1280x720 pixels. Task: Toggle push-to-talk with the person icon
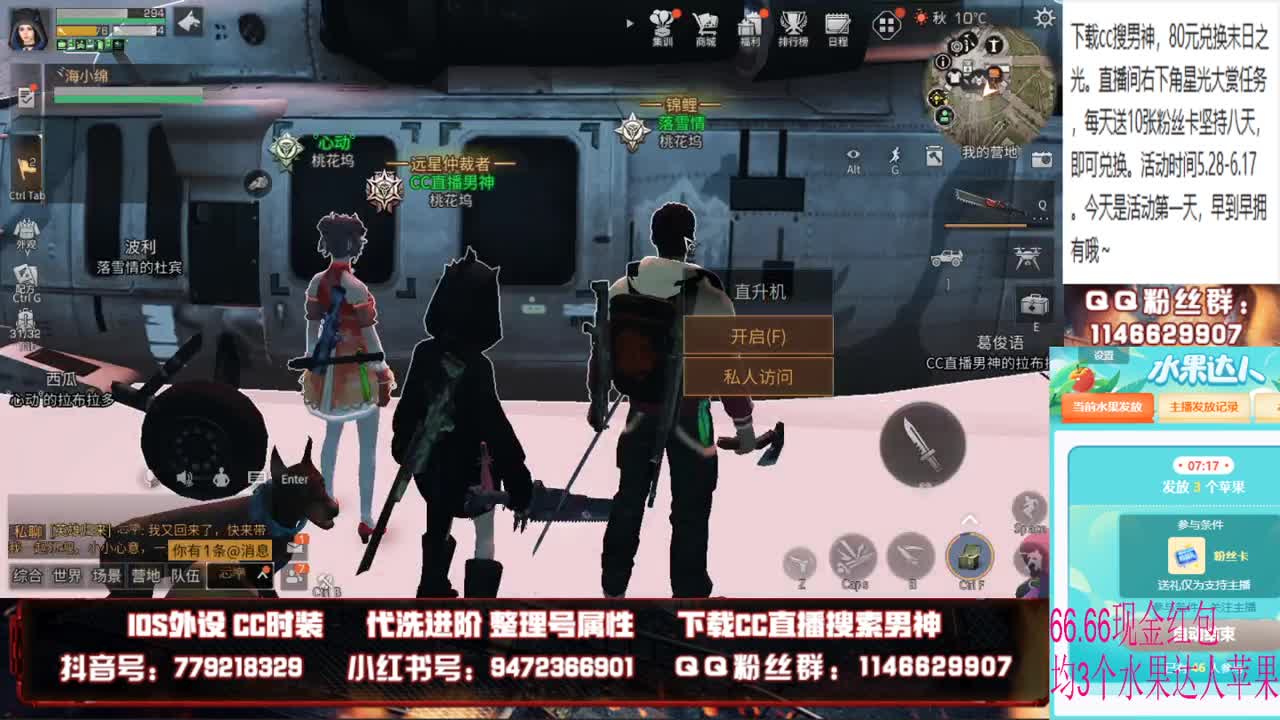(x=220, y=478)
